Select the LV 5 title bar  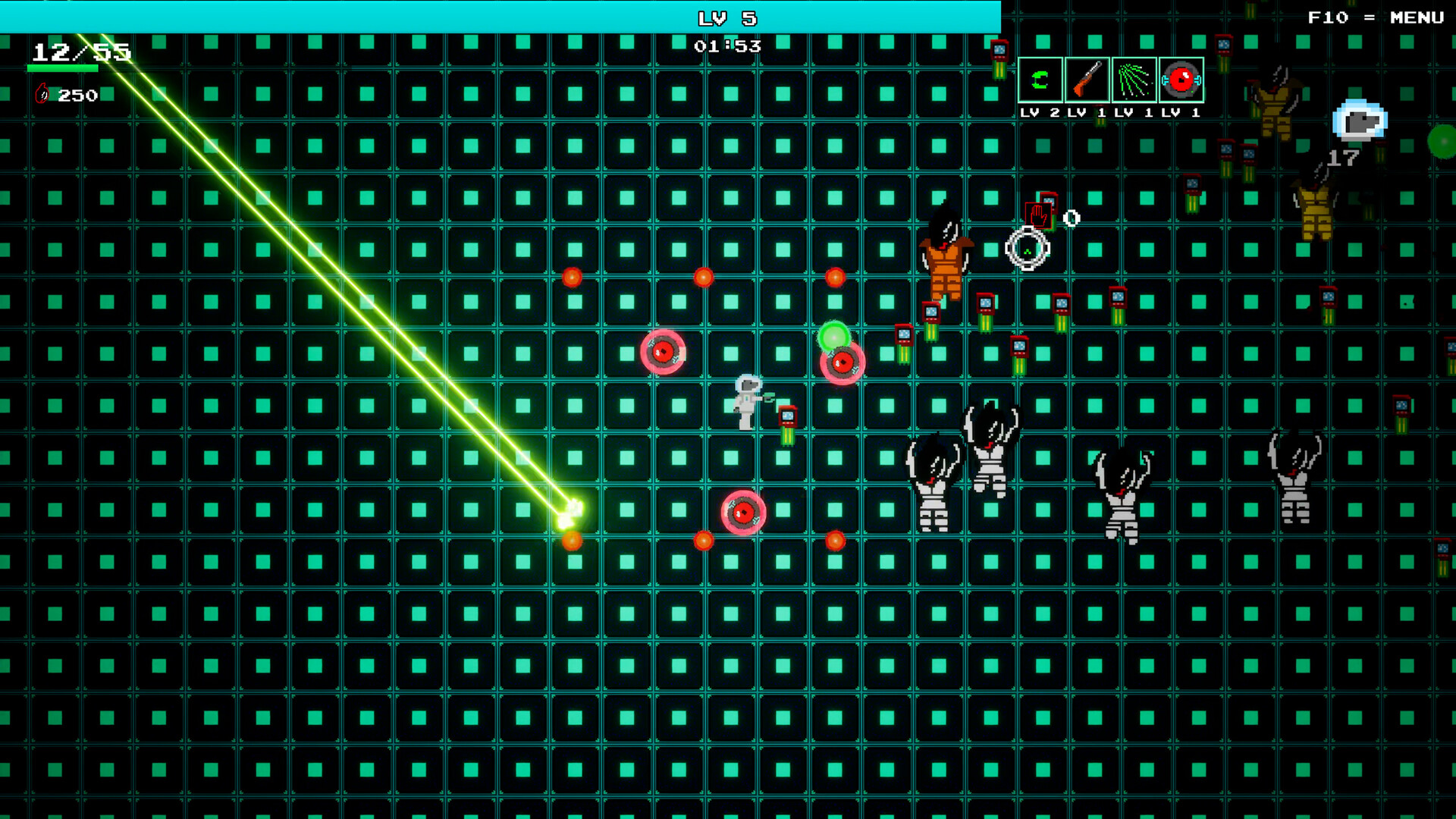coord(728,18)
